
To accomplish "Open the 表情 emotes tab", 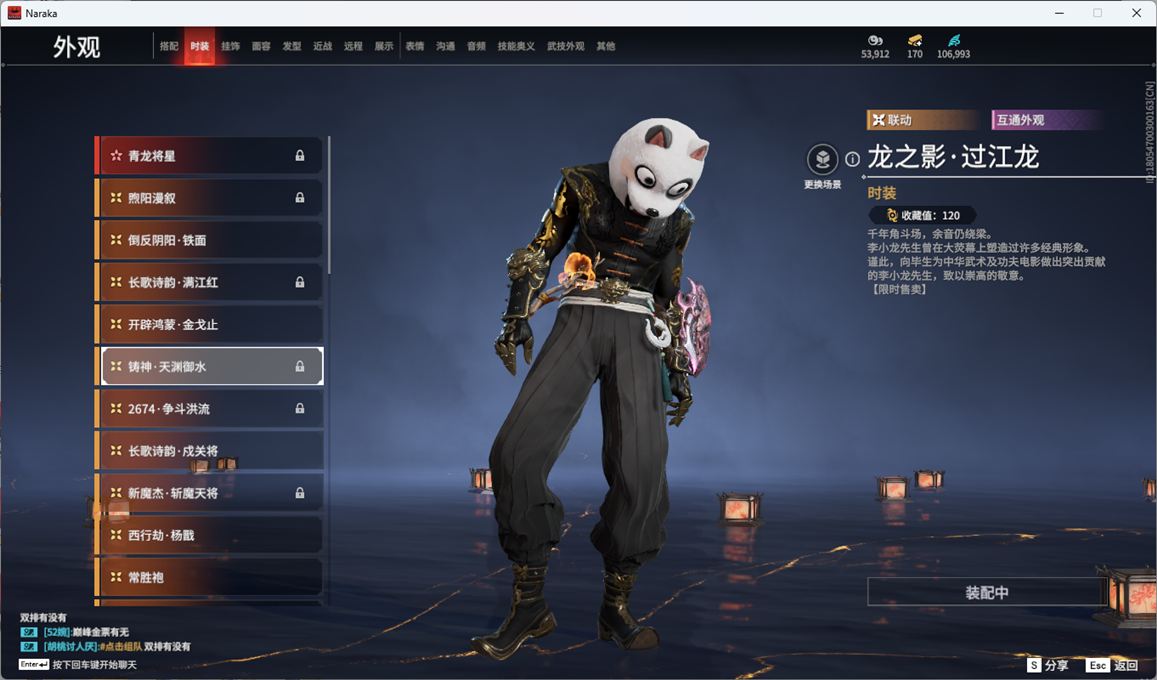I will click(x=414, y=46).
